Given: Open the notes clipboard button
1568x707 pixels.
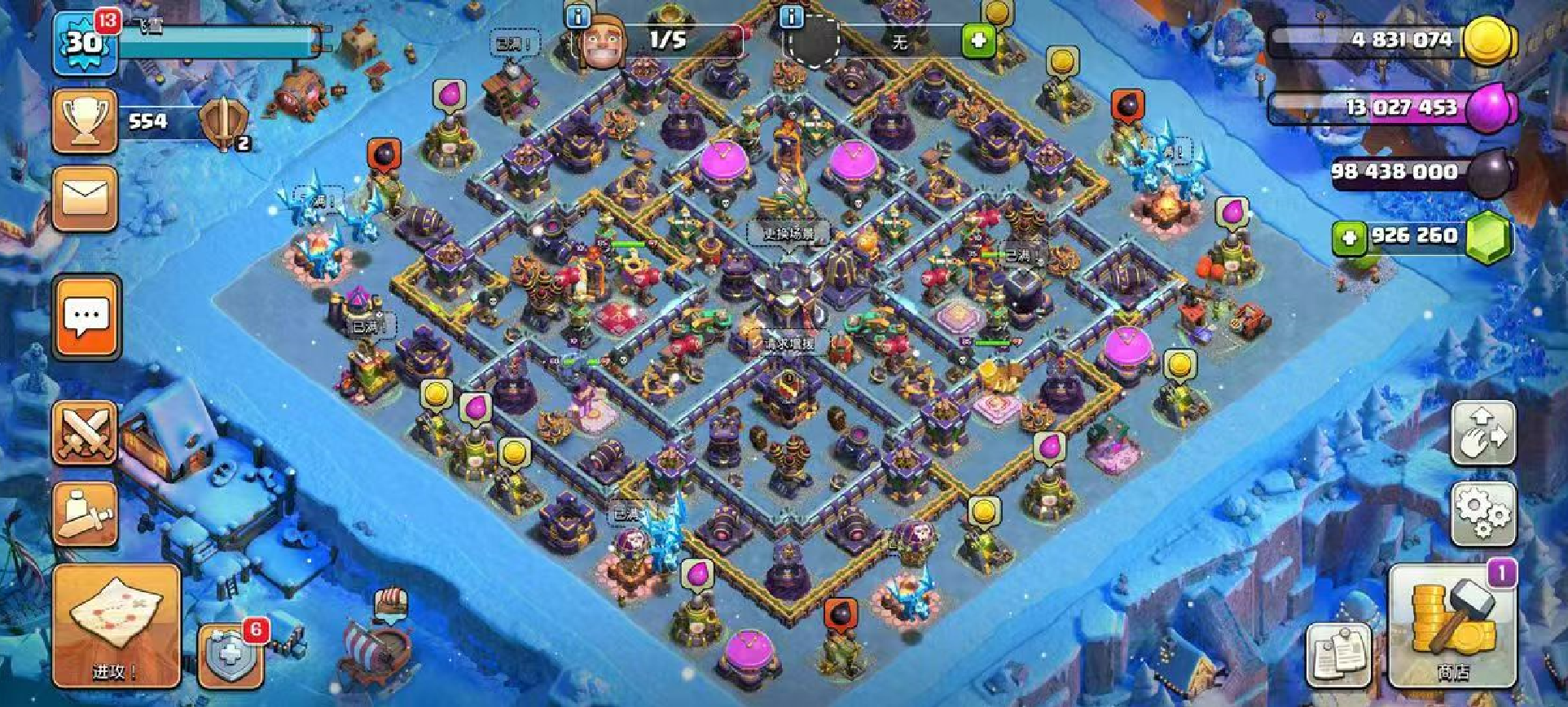Looking at the screenshot, I should (1340, 653).
